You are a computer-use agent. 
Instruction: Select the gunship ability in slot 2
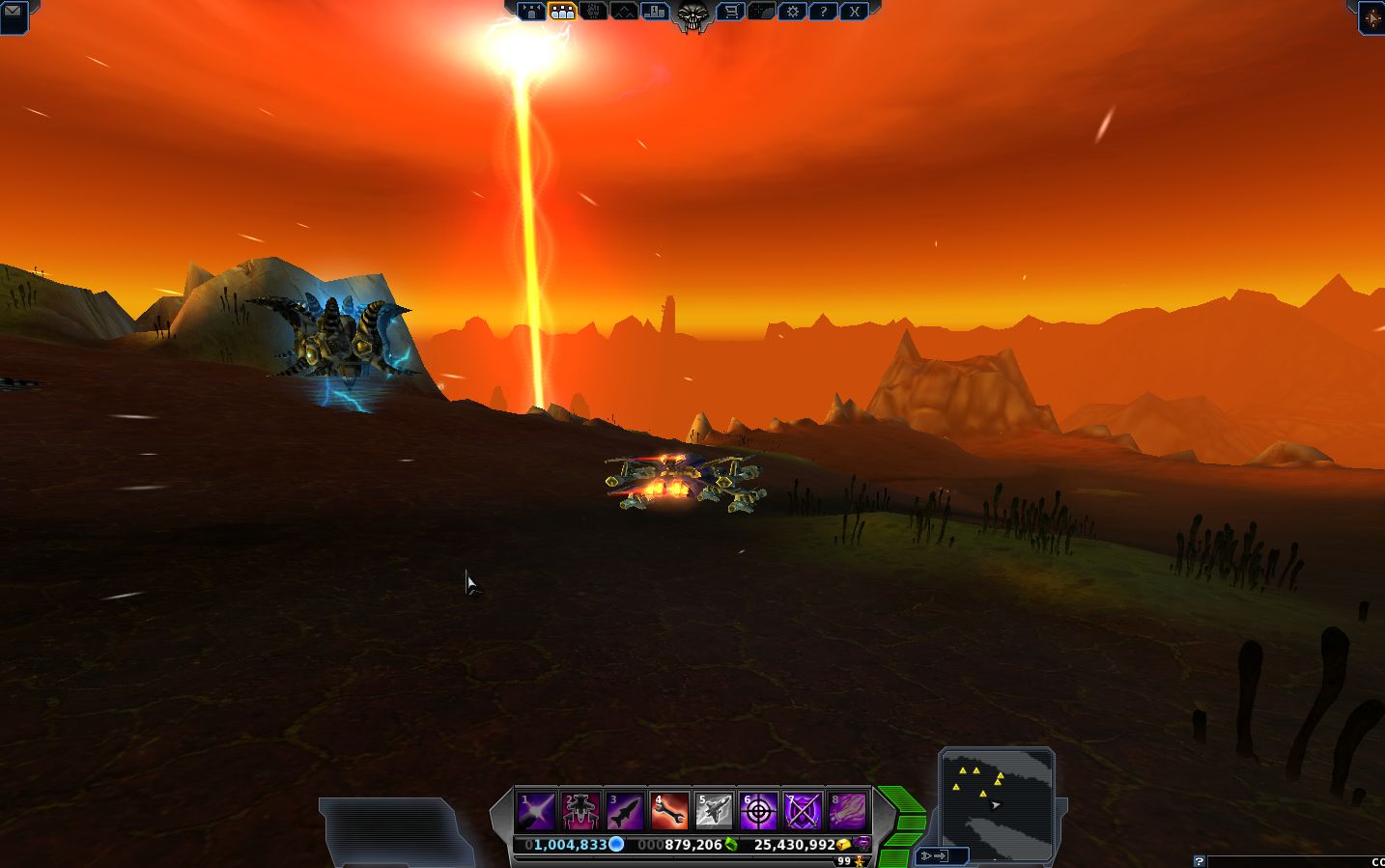pos(580,811)
